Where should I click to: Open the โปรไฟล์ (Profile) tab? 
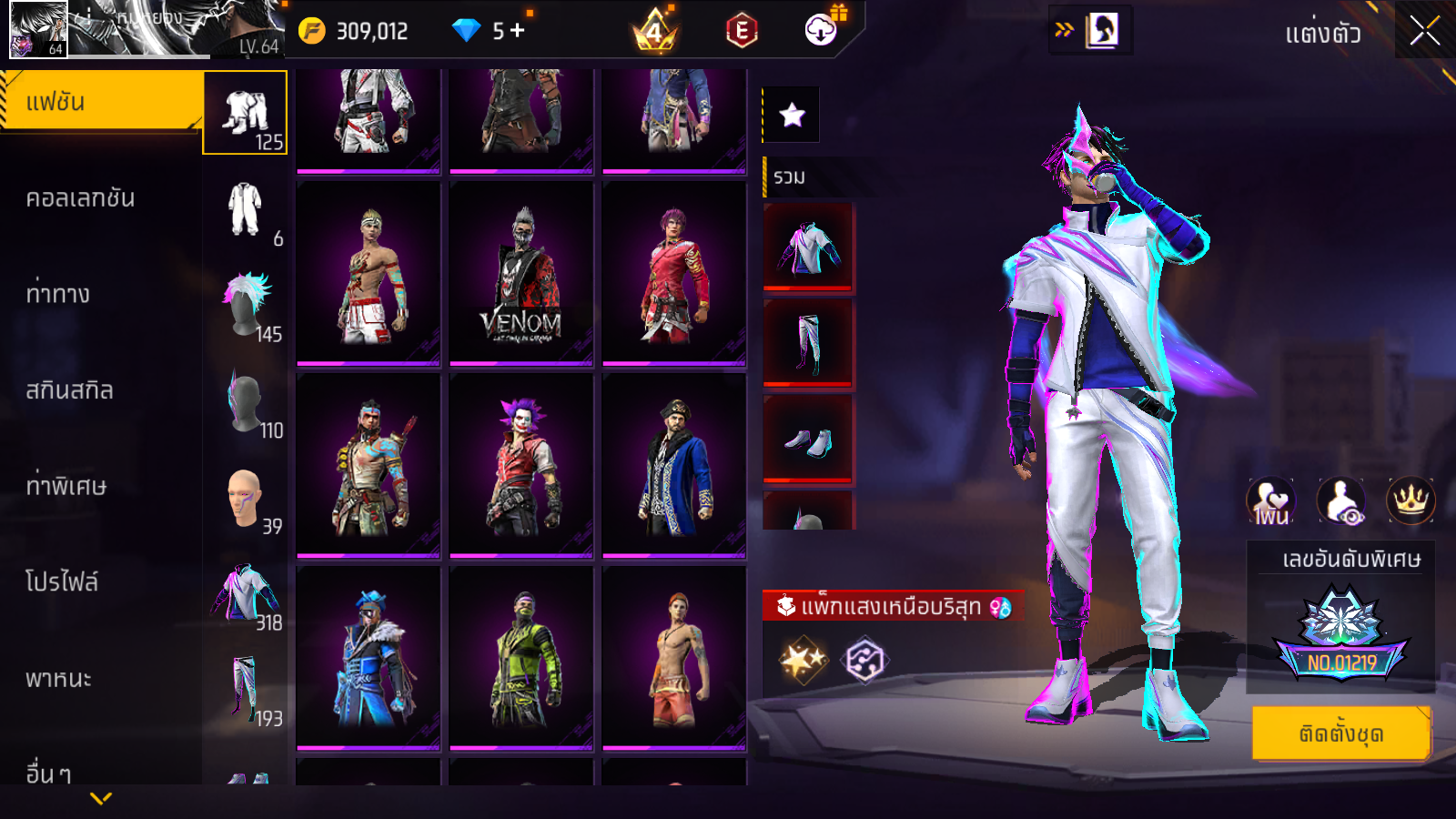[x=62, y=582]
